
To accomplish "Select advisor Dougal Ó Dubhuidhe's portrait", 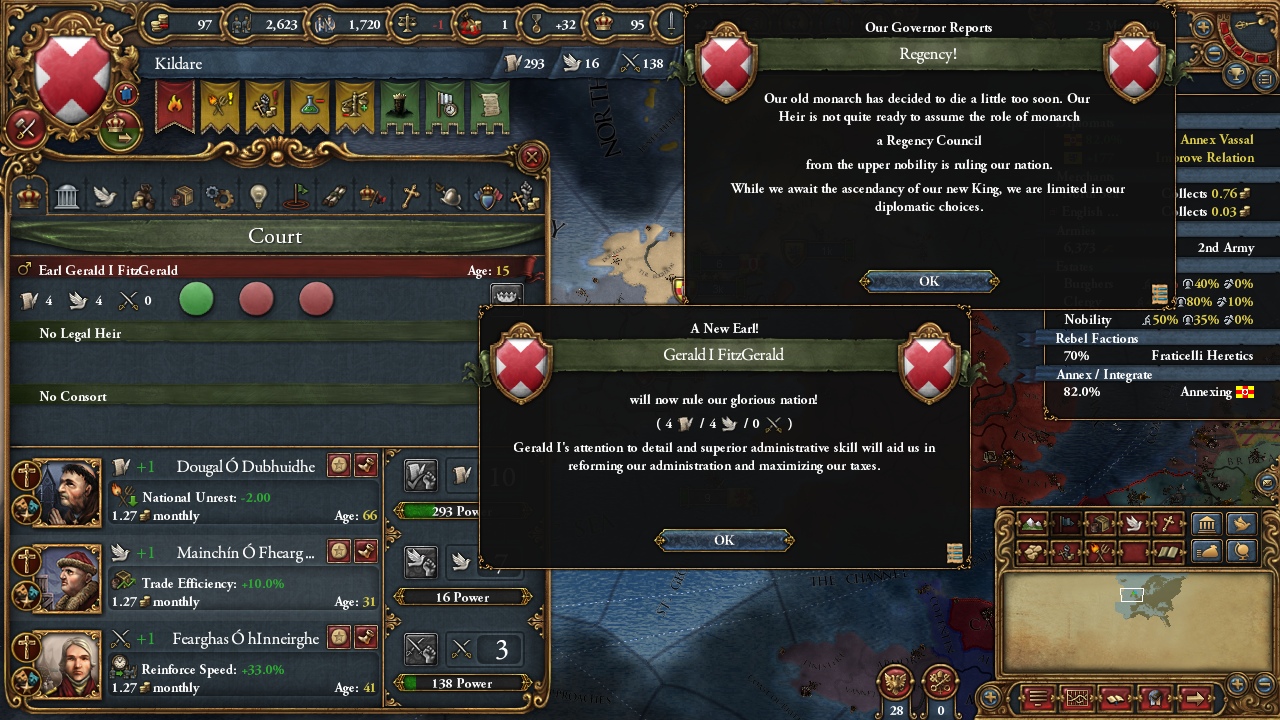I will pyautogui.click(x=68, y=492).
